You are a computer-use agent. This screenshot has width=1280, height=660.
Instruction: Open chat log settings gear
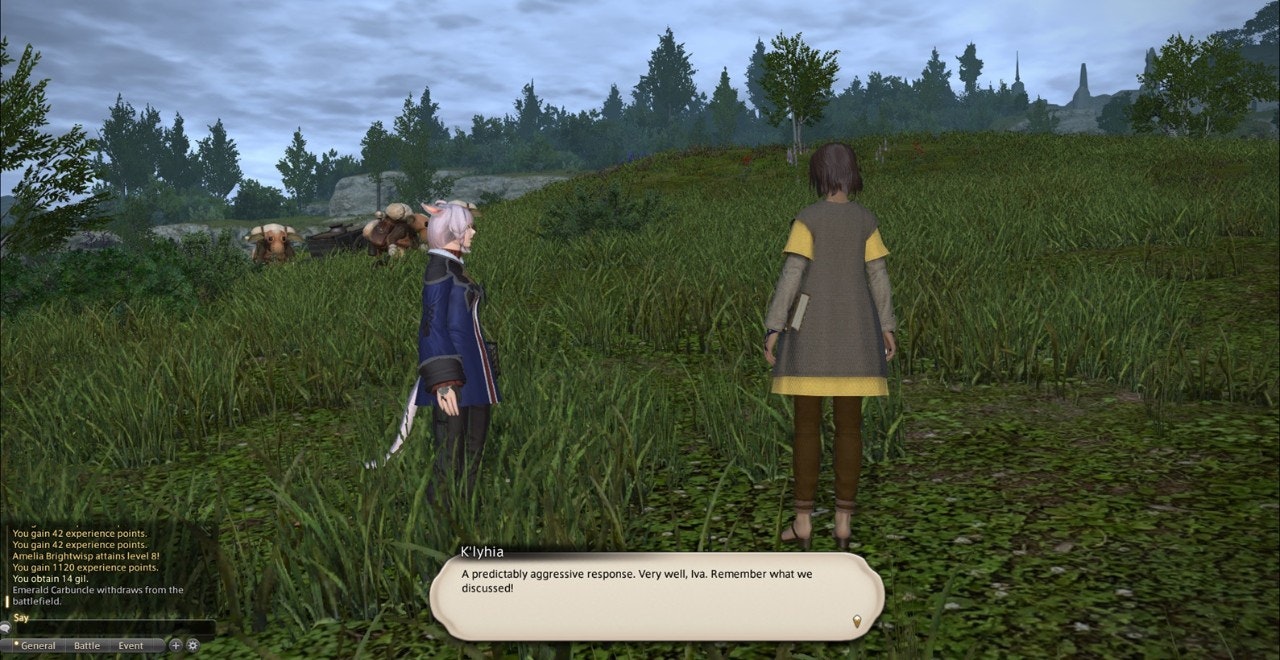point(193,646)
